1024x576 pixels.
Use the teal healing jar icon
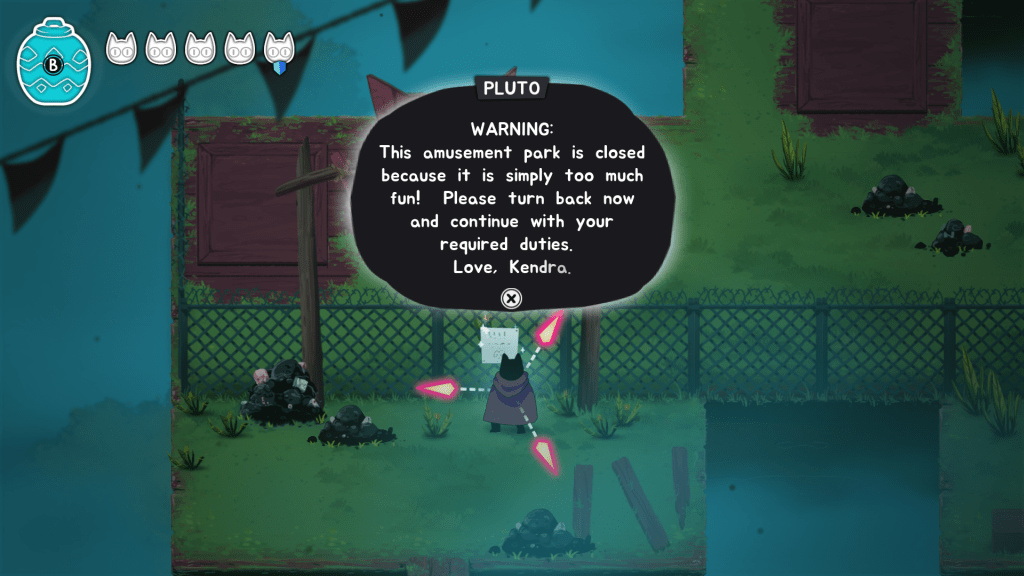[x=53, y=65]
